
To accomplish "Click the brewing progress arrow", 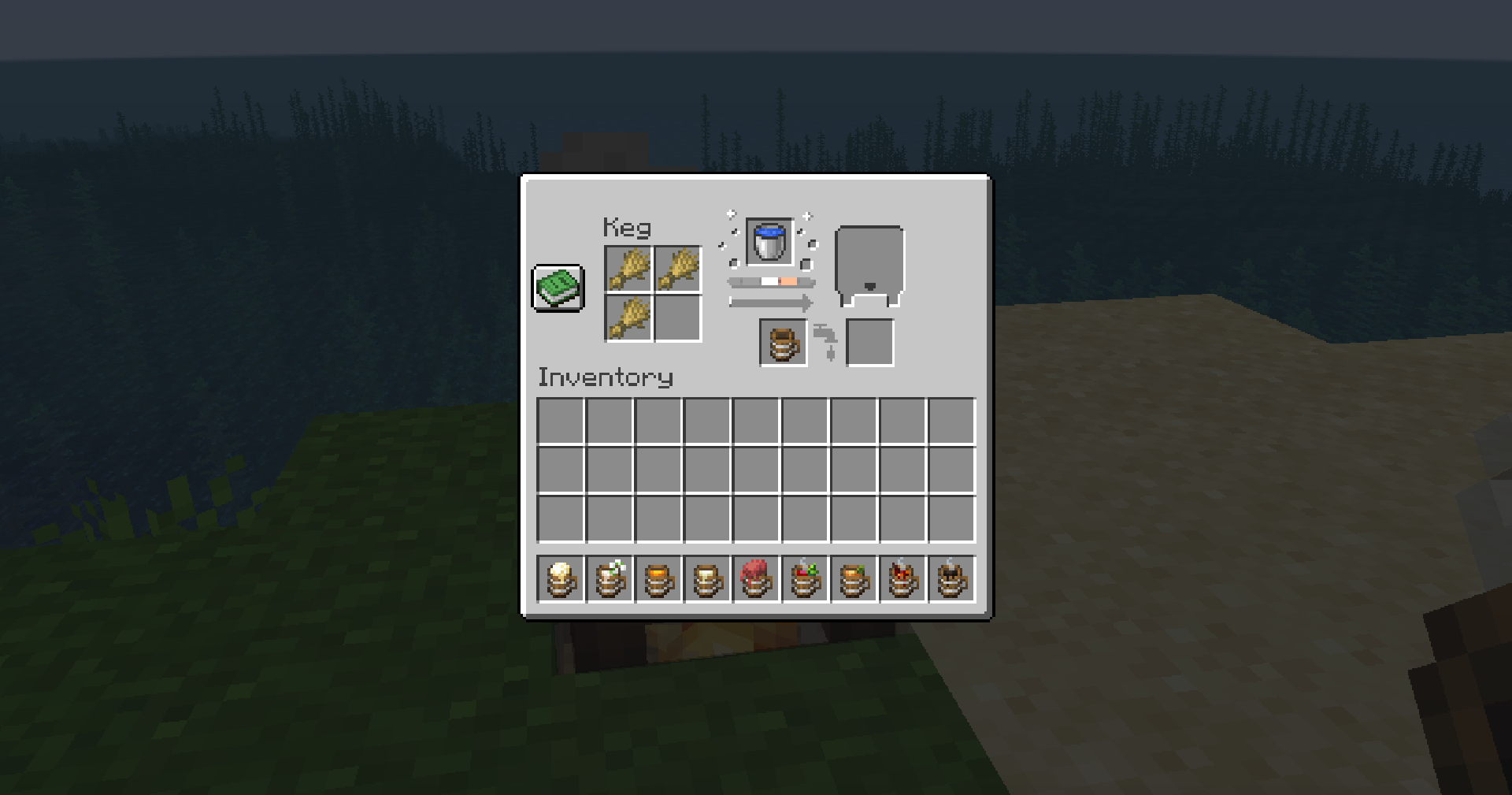I will point(770,303).
